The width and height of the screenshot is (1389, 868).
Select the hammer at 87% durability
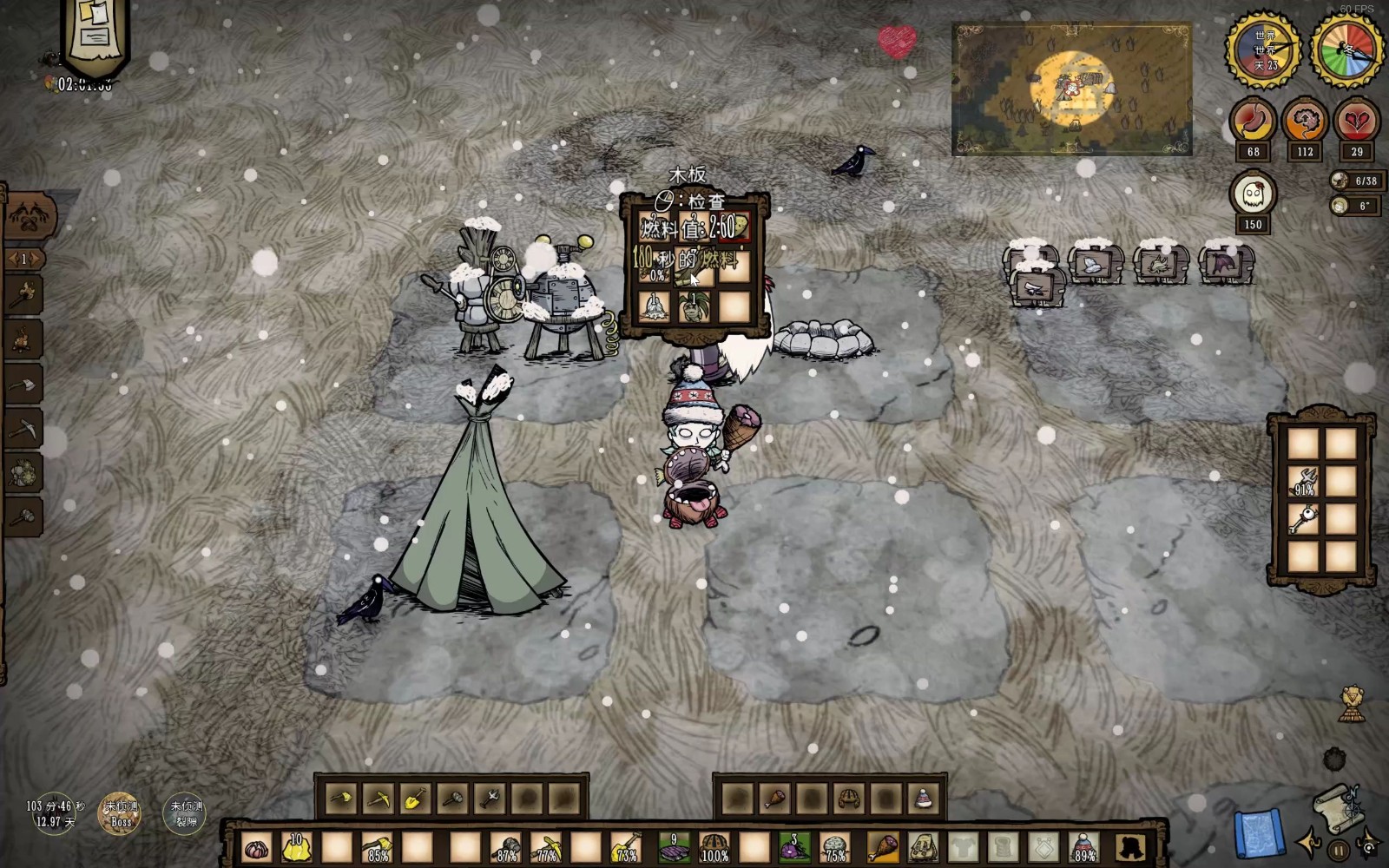(x=506, y=847)
